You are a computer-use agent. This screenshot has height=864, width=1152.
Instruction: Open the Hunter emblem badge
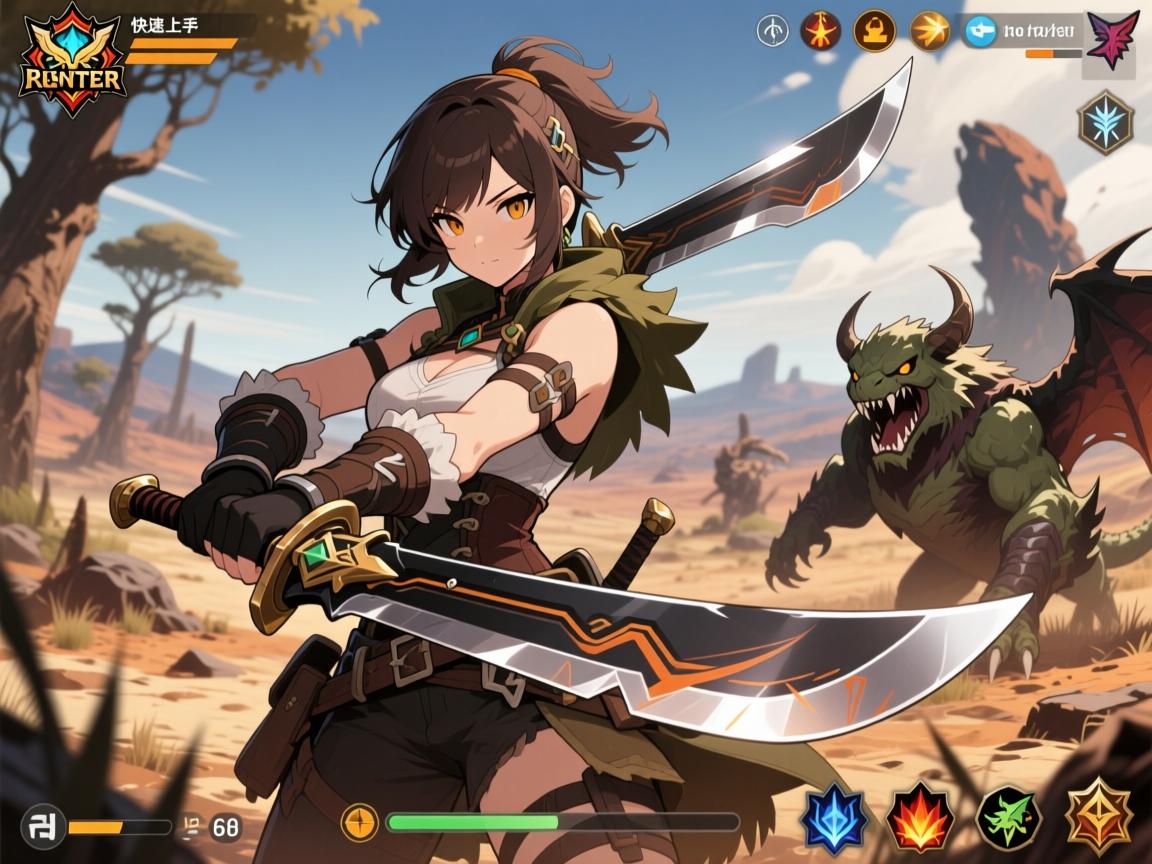click(73, 60)
